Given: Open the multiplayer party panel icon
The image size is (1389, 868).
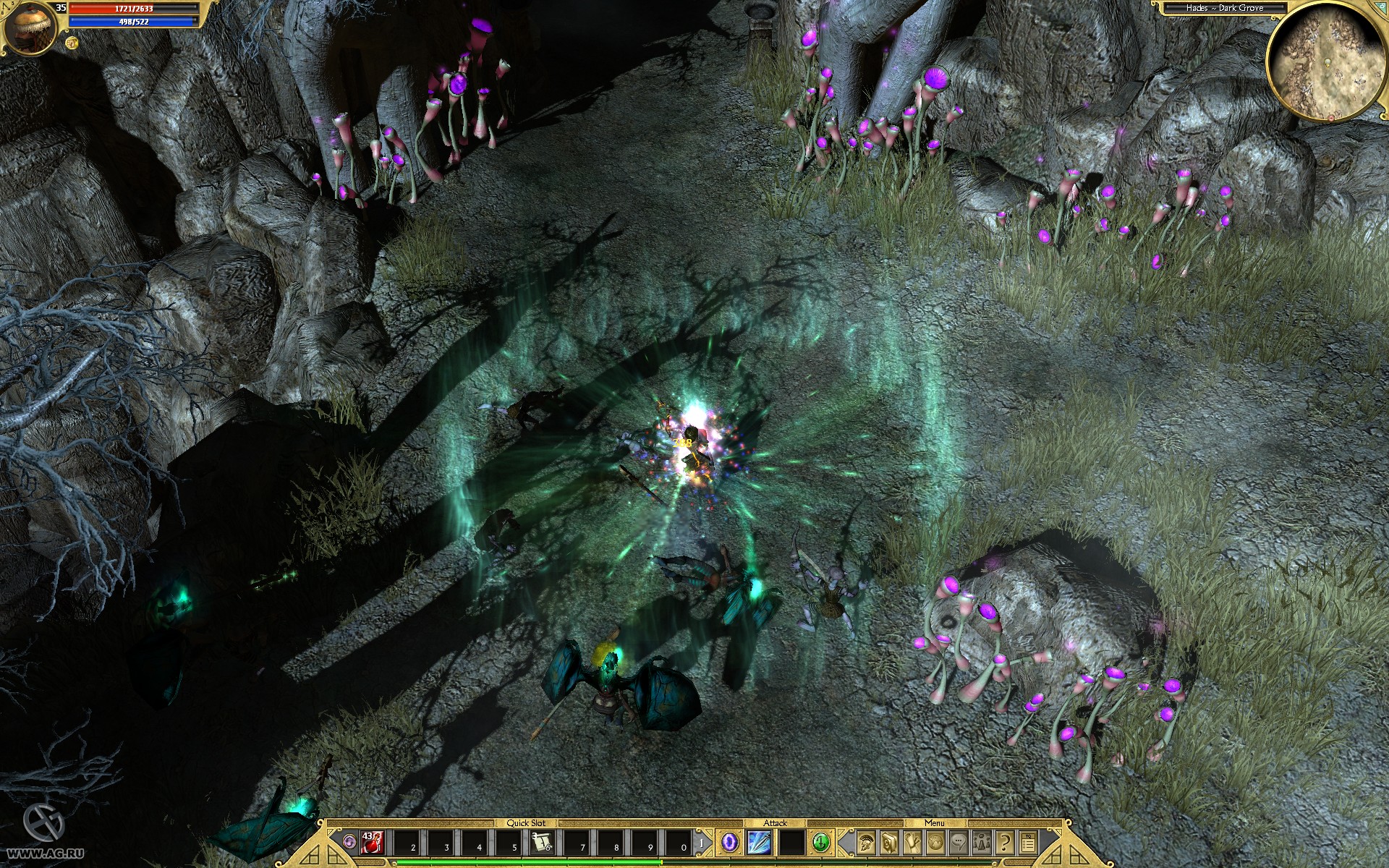Looking at the screenshot, I should [x=981, y=843].
